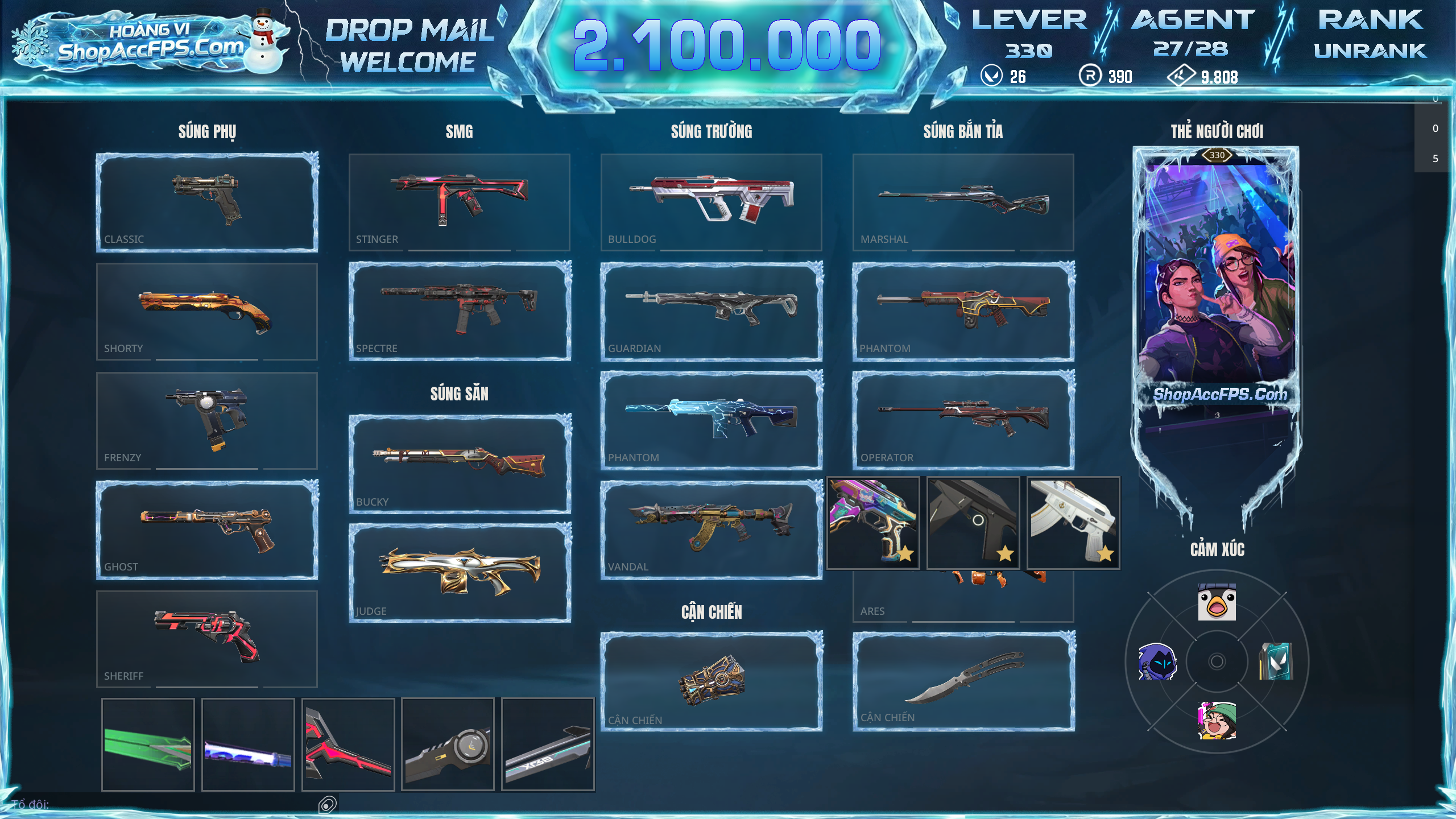Select the penguin spray on the wheel
This screenshot has height=819, width=1456.
click(x=1217, y=602)
